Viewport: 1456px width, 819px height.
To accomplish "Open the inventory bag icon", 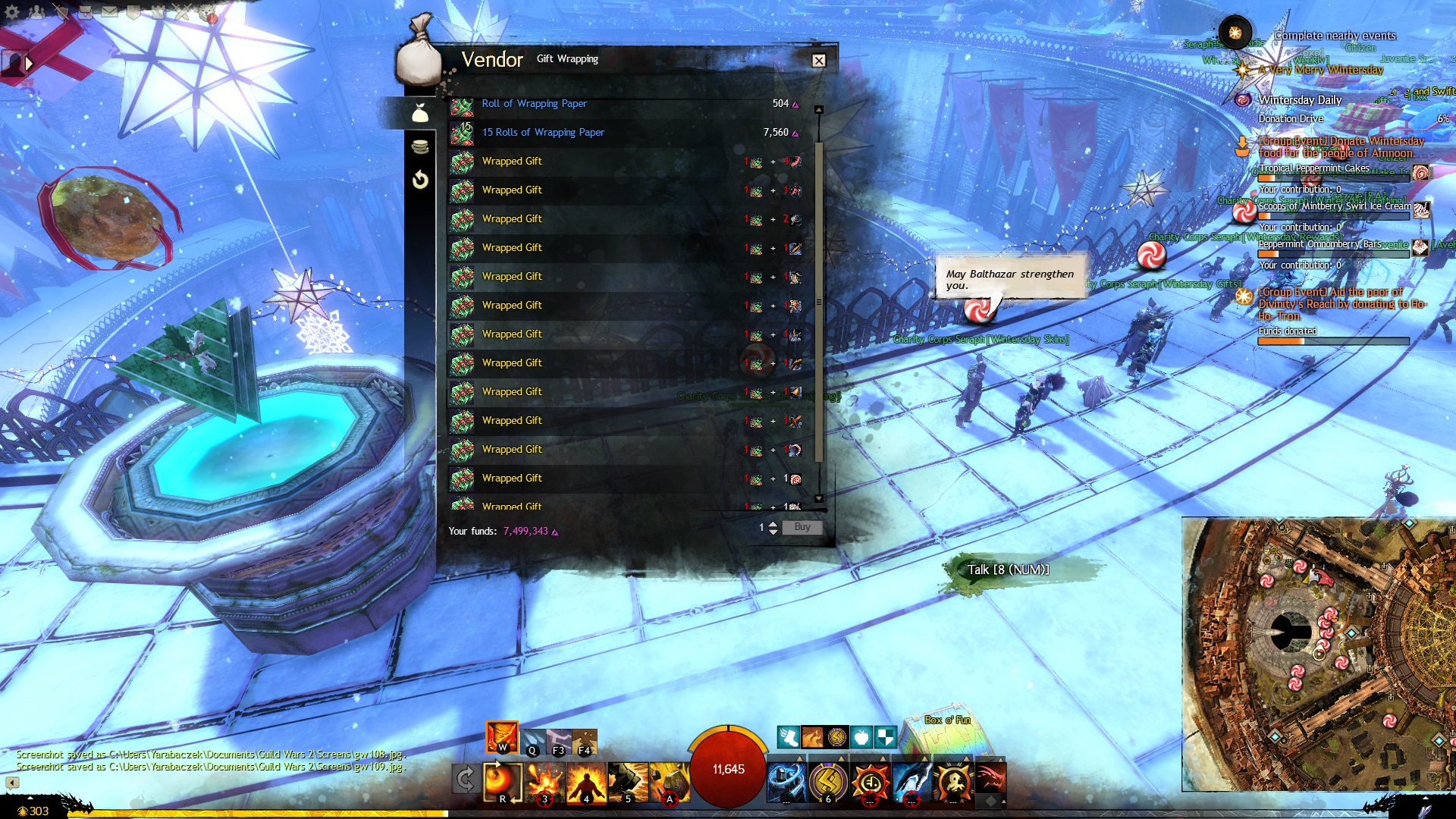I will click(85, 11).
